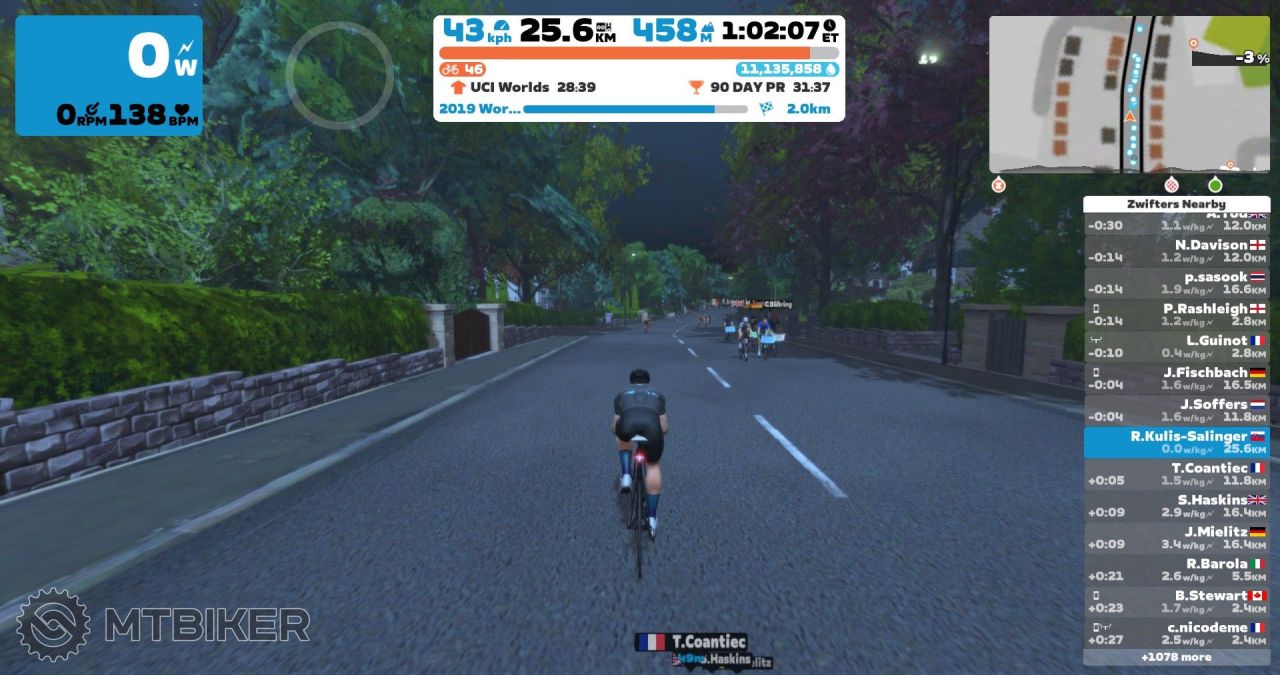Choose c.nicodeme in Zwifters Nearby
Screen dimensions: 1280x675
1176,634
